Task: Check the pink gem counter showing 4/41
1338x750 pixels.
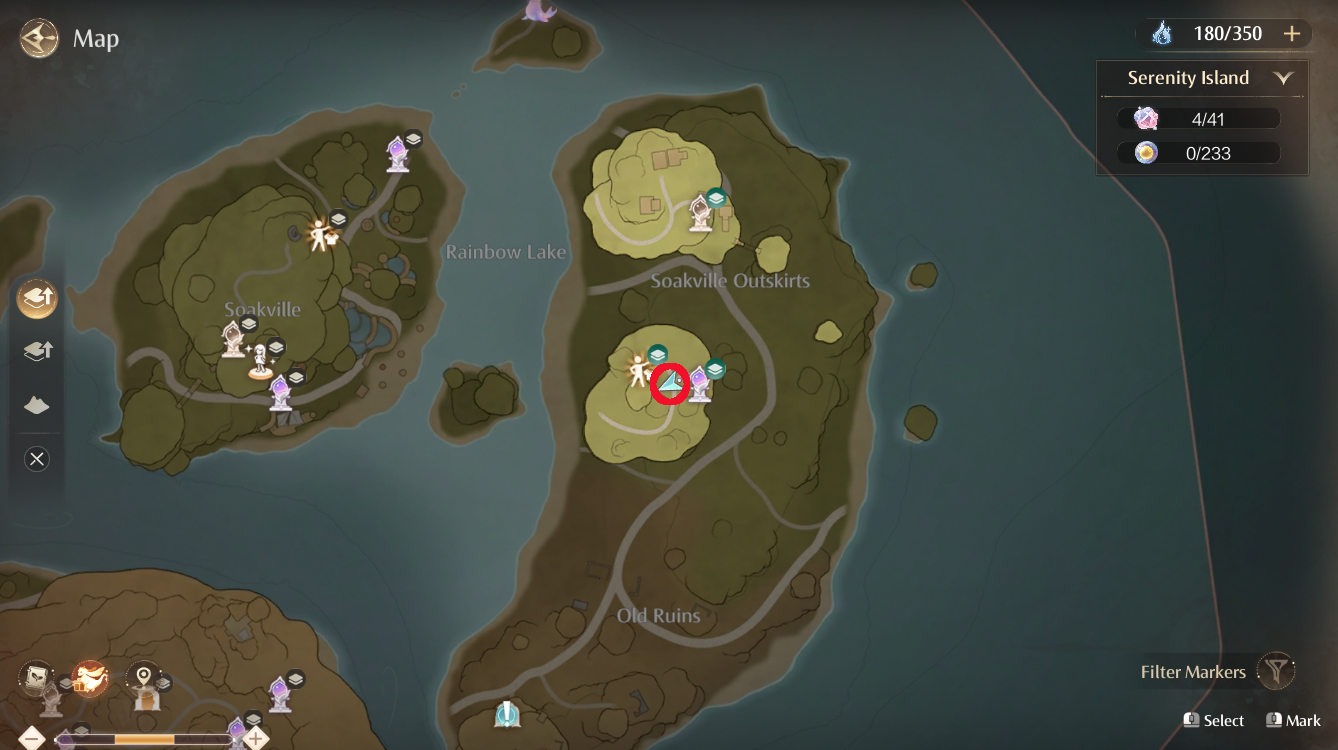Action: tap(1200, 117)
